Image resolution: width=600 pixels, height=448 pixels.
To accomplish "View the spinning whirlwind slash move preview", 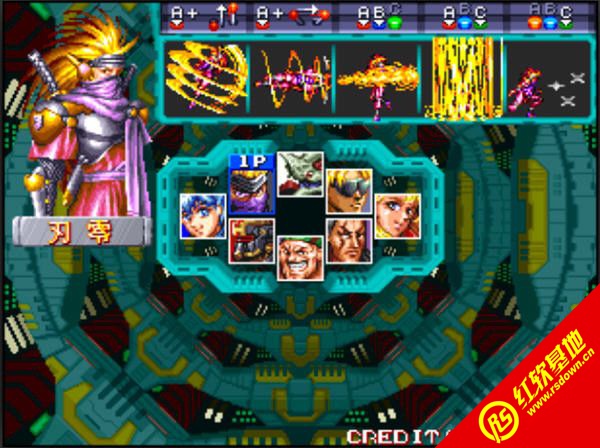I will point(206,78).
